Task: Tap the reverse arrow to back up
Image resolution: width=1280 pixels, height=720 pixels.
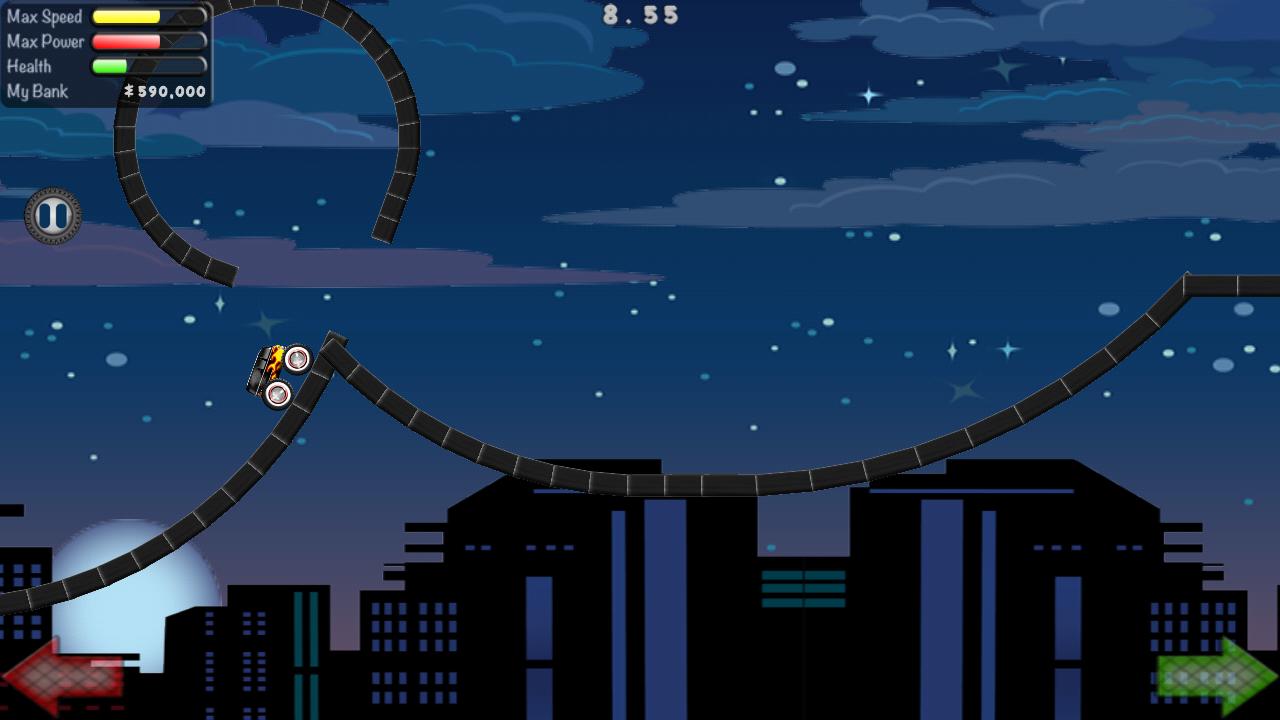Action: tap(62, 677)
